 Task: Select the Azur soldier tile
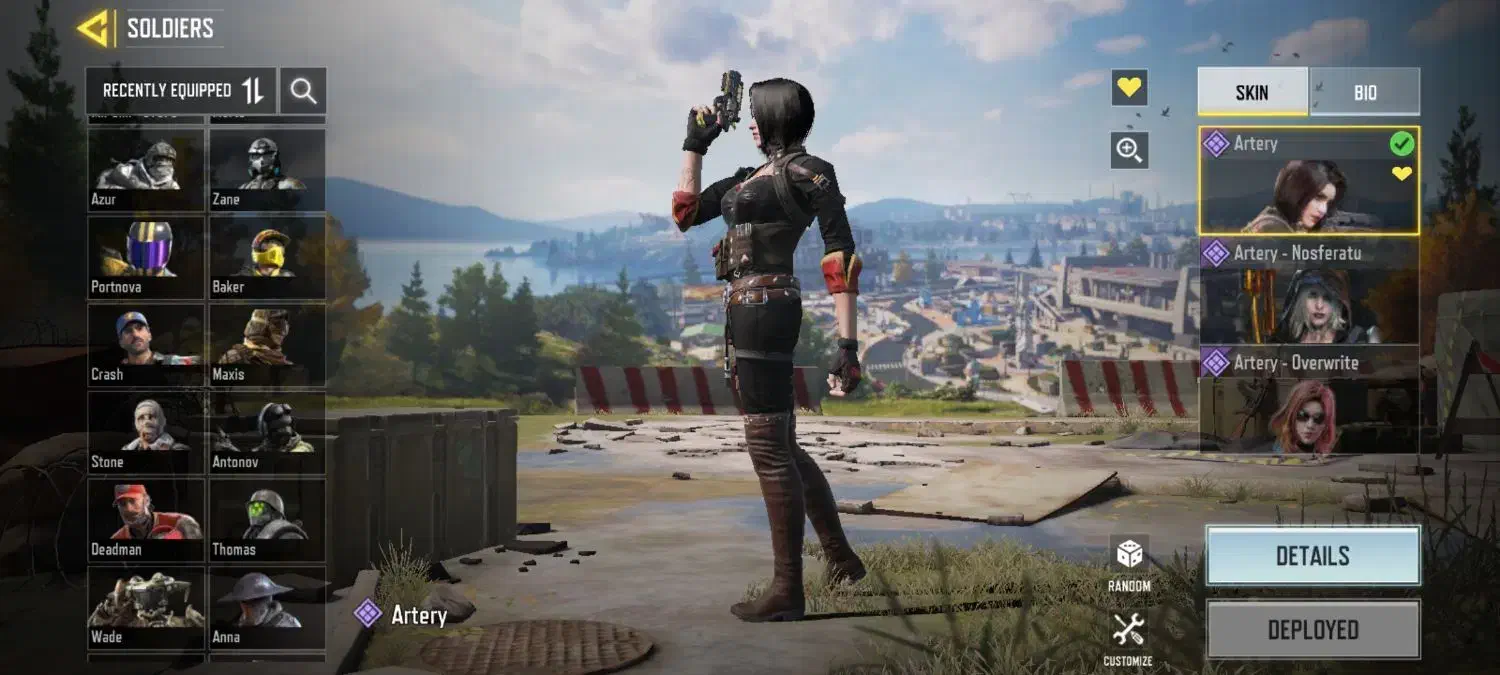[146, 170]
